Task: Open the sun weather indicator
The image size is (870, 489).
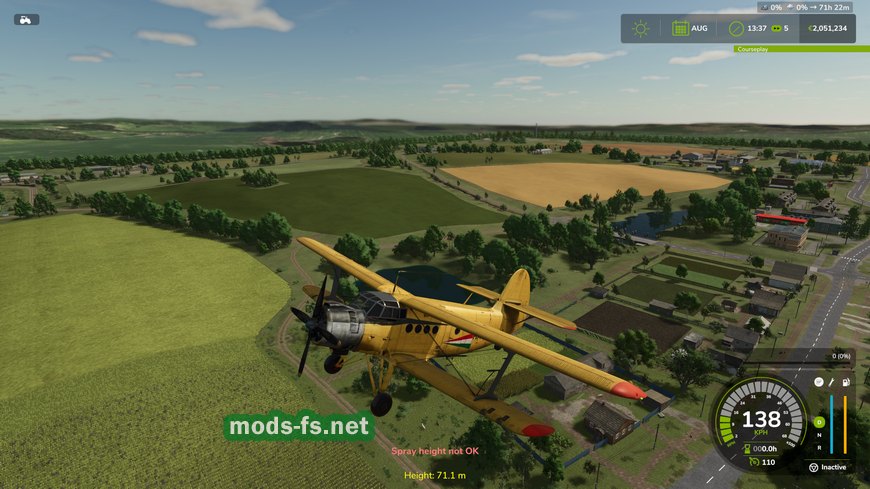Action: coord(640,28)
